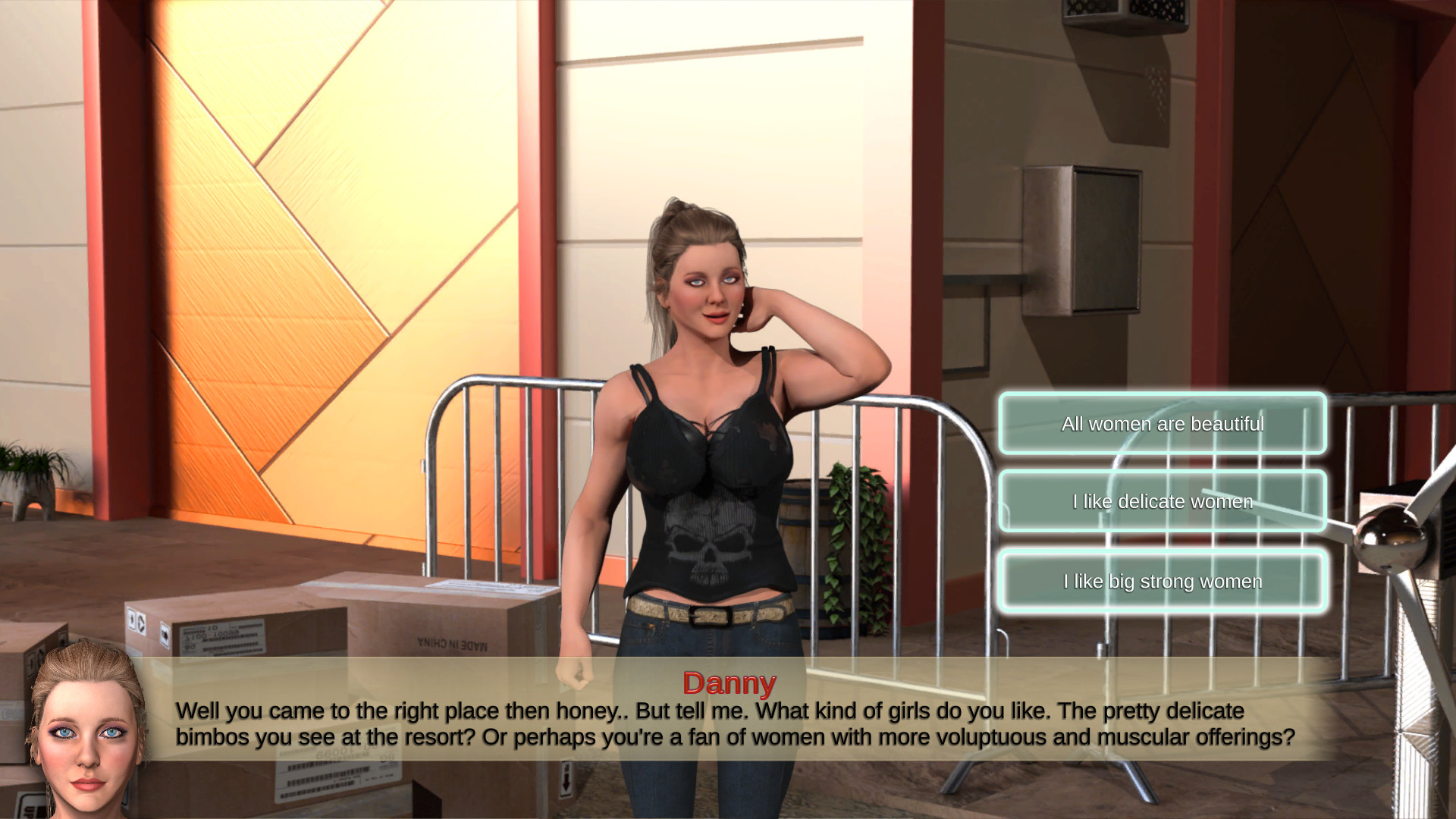This screenshot has width=1456, height=819.
Task: Click the speaker name Danny
Action: [730, 682]
